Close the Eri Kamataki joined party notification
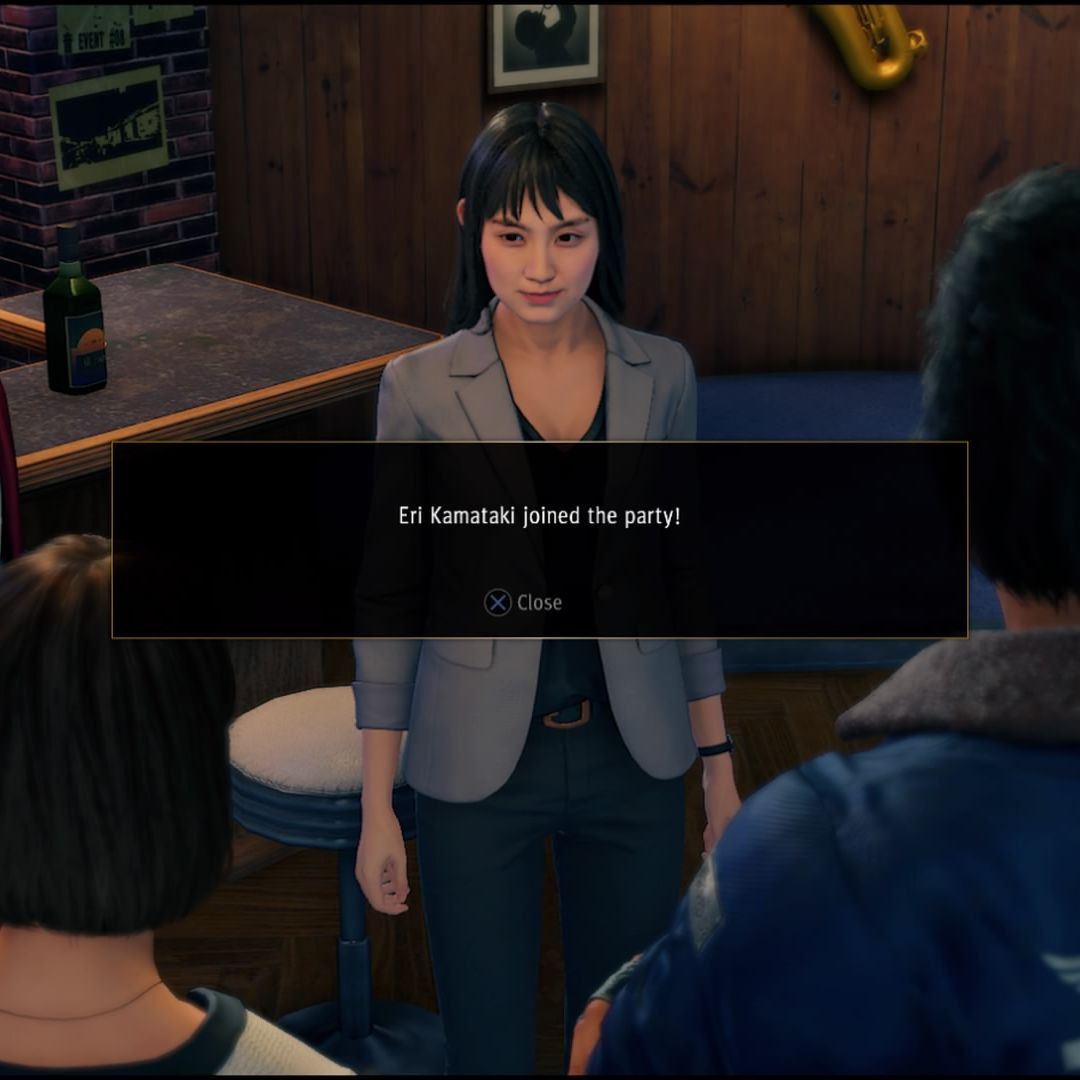 pos(523,602)
